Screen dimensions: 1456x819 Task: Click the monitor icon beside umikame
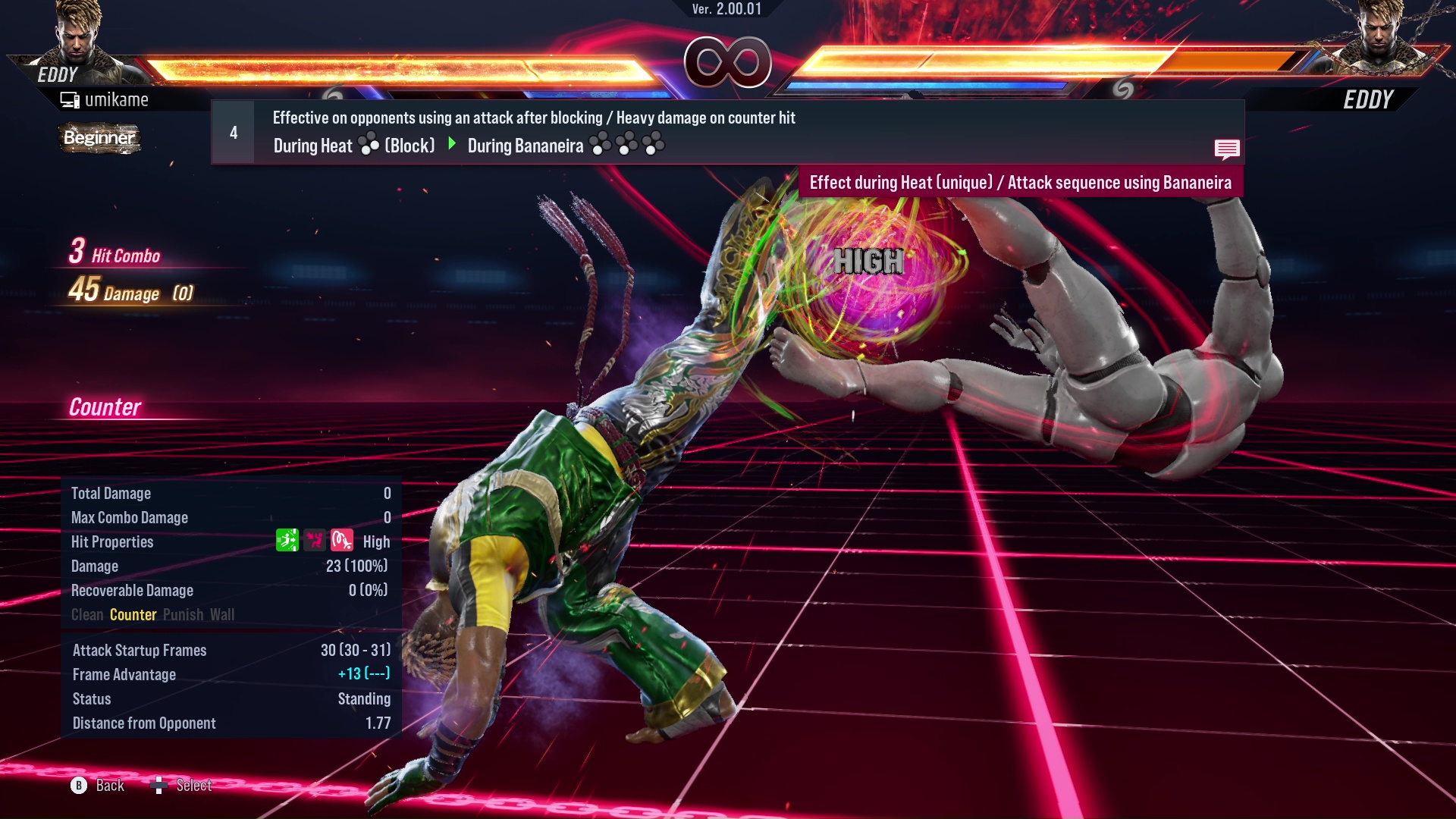click(69, 99)
